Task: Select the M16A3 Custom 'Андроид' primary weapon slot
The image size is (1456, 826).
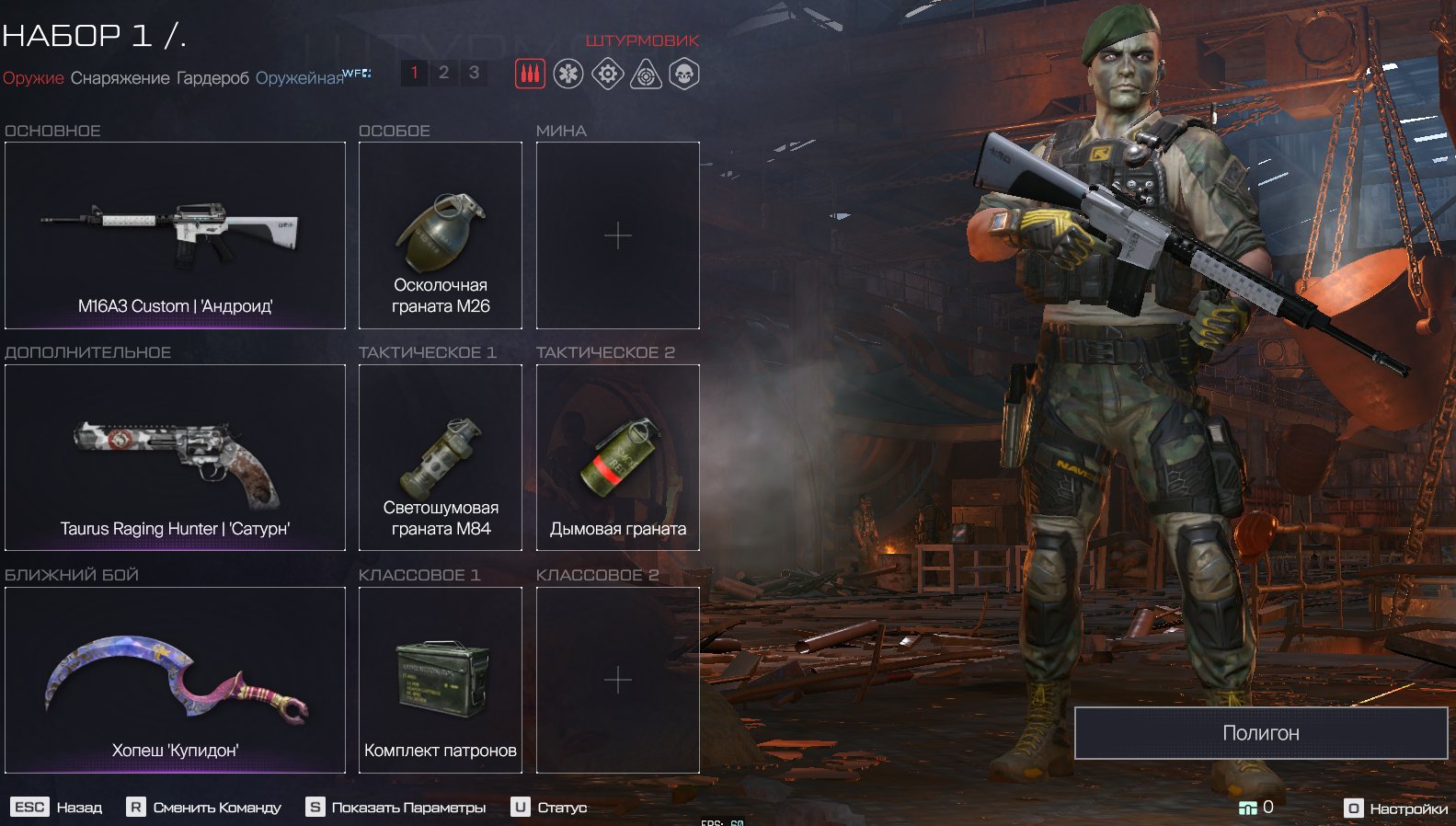Action: click(175, 235)
